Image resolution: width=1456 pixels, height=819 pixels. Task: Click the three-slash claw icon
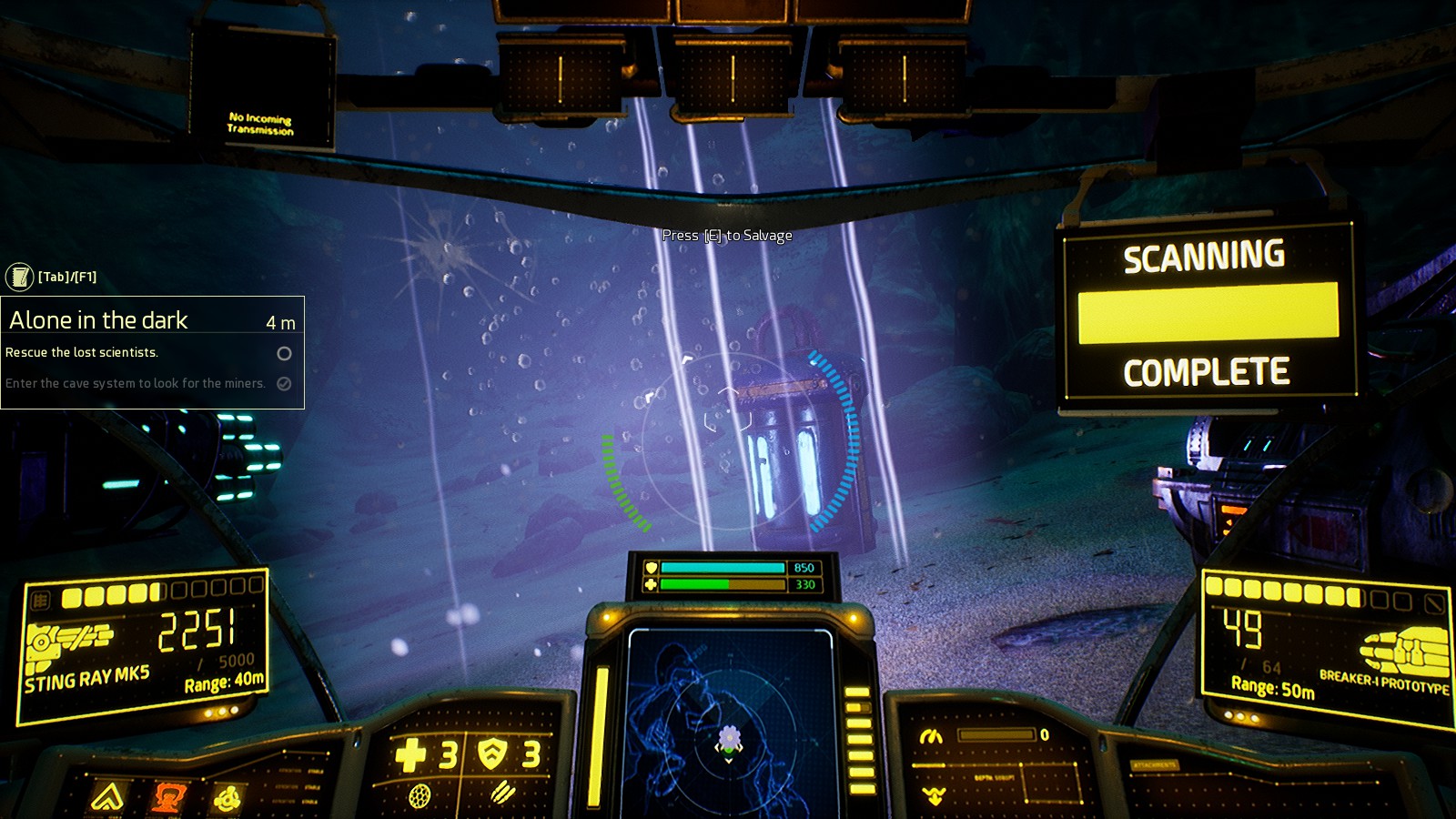click(x=501, y=794)
